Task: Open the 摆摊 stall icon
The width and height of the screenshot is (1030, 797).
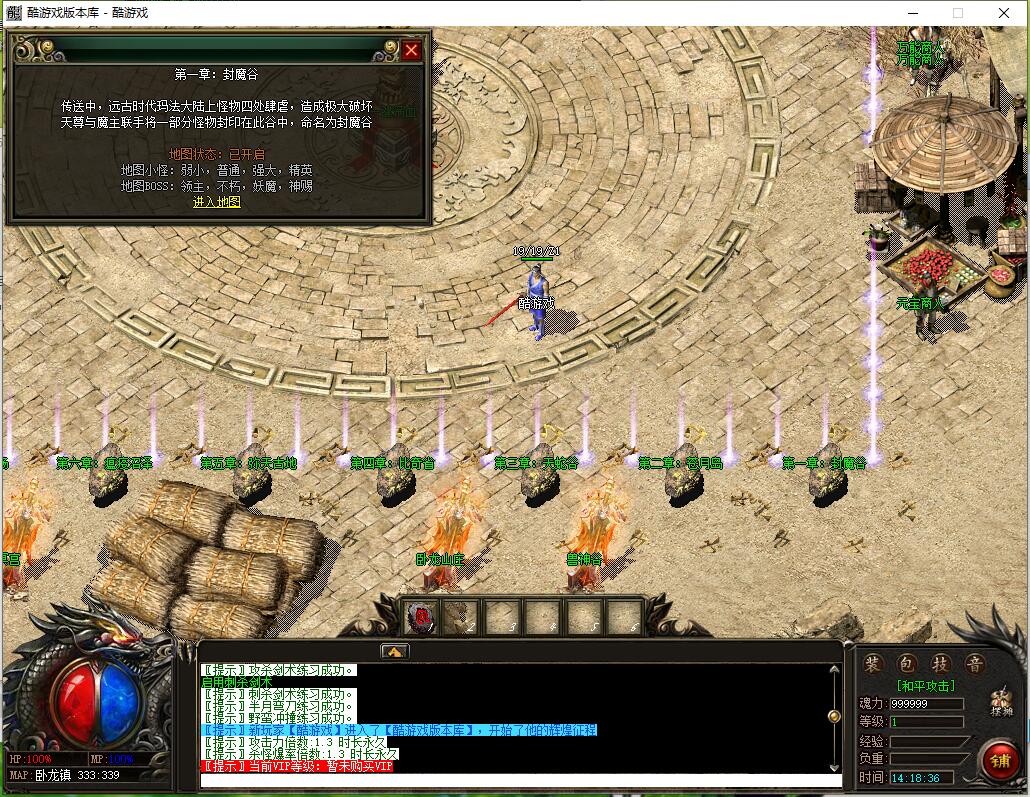Action: tap(1001, 703)
